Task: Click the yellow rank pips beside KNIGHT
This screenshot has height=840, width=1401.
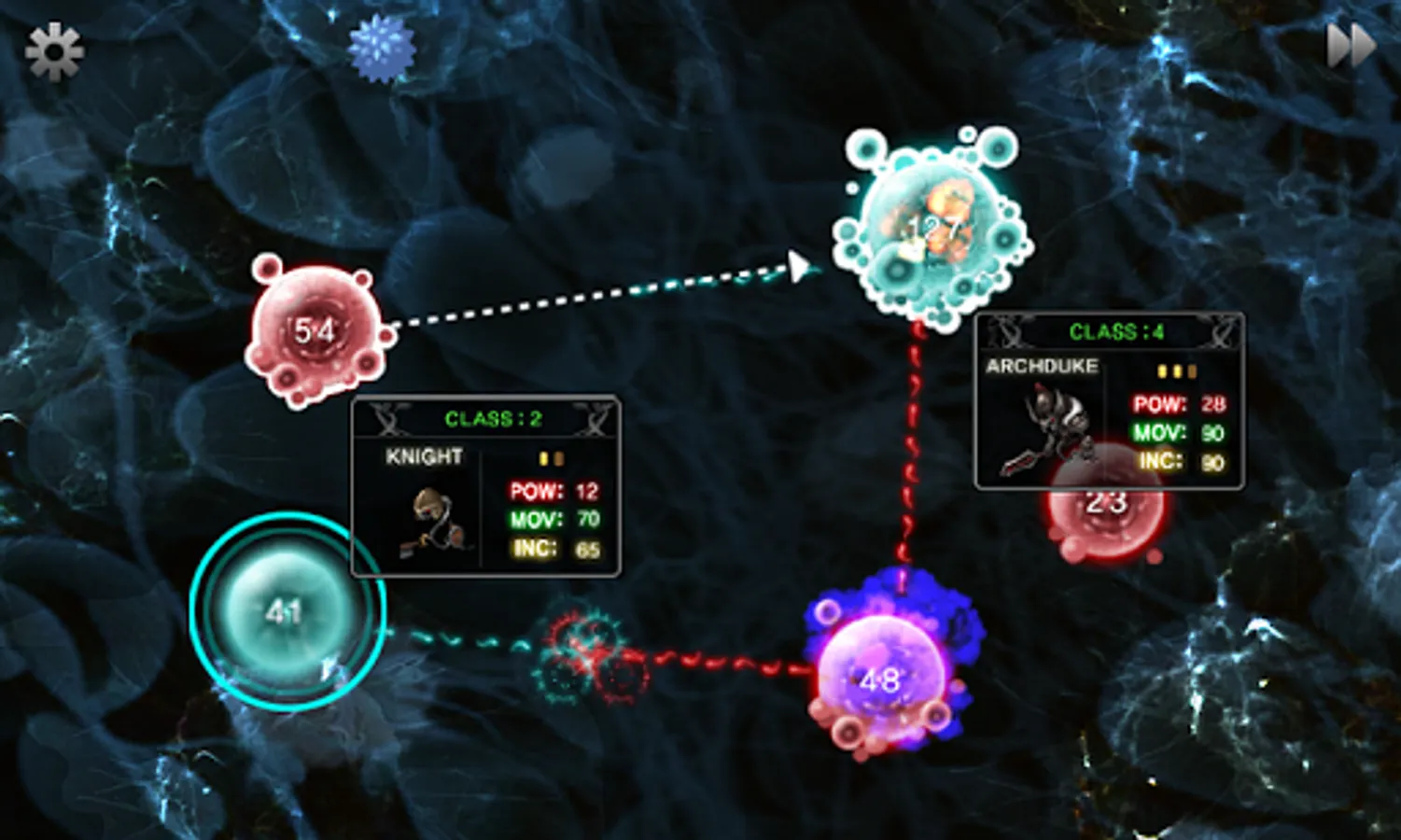Action: tap(552, 457)
